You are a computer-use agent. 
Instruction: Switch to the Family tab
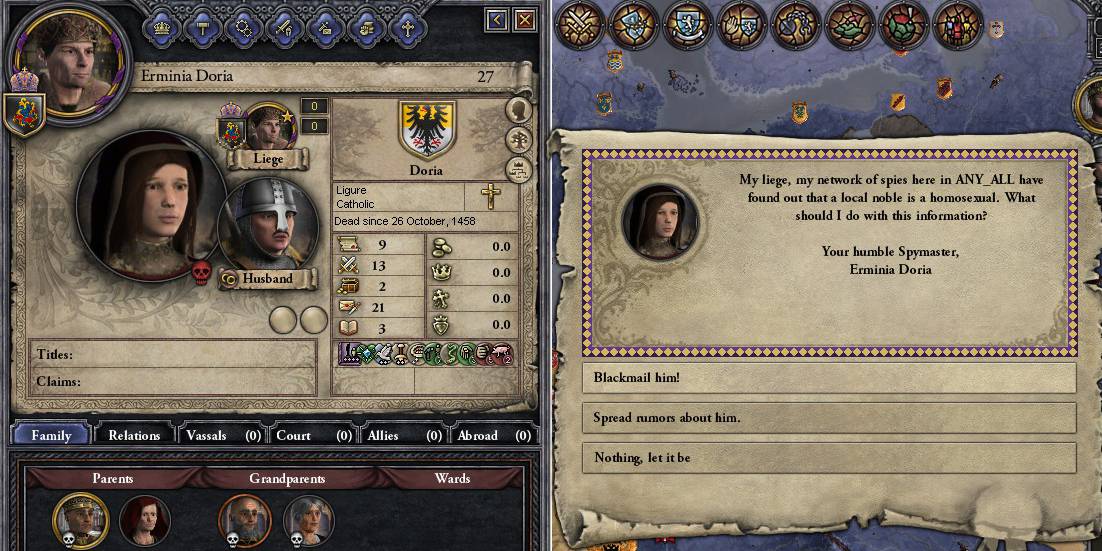pos(51,435)
